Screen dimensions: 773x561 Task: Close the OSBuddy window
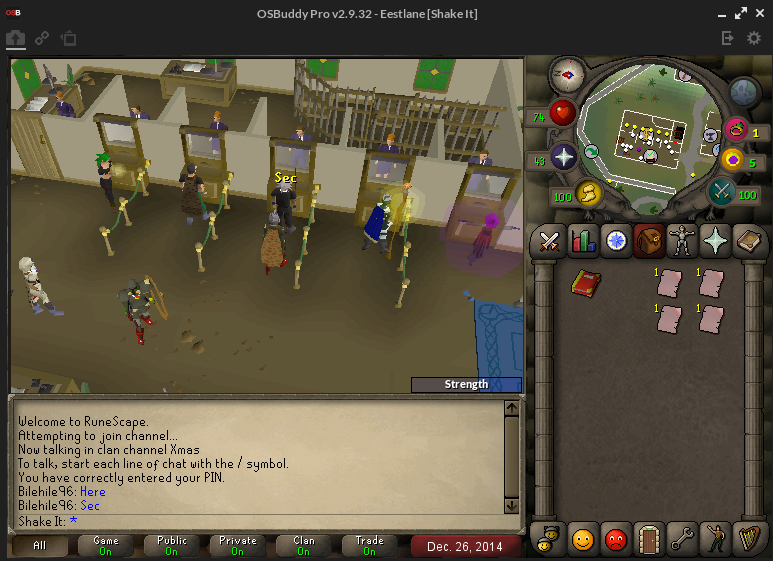(x=759, y=13)
